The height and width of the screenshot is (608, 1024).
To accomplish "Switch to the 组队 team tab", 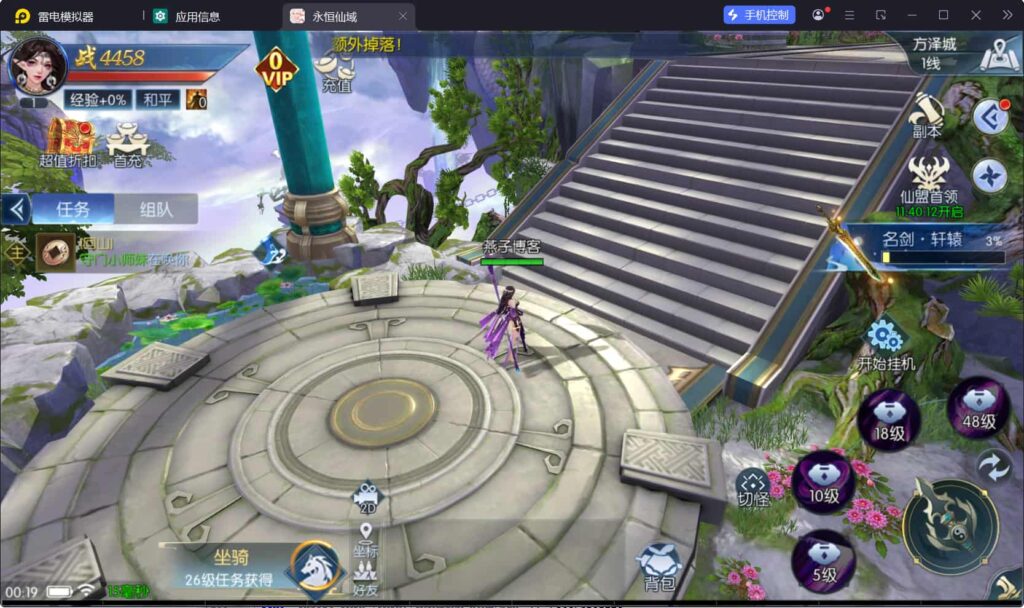I will click(x=156, y=209).
